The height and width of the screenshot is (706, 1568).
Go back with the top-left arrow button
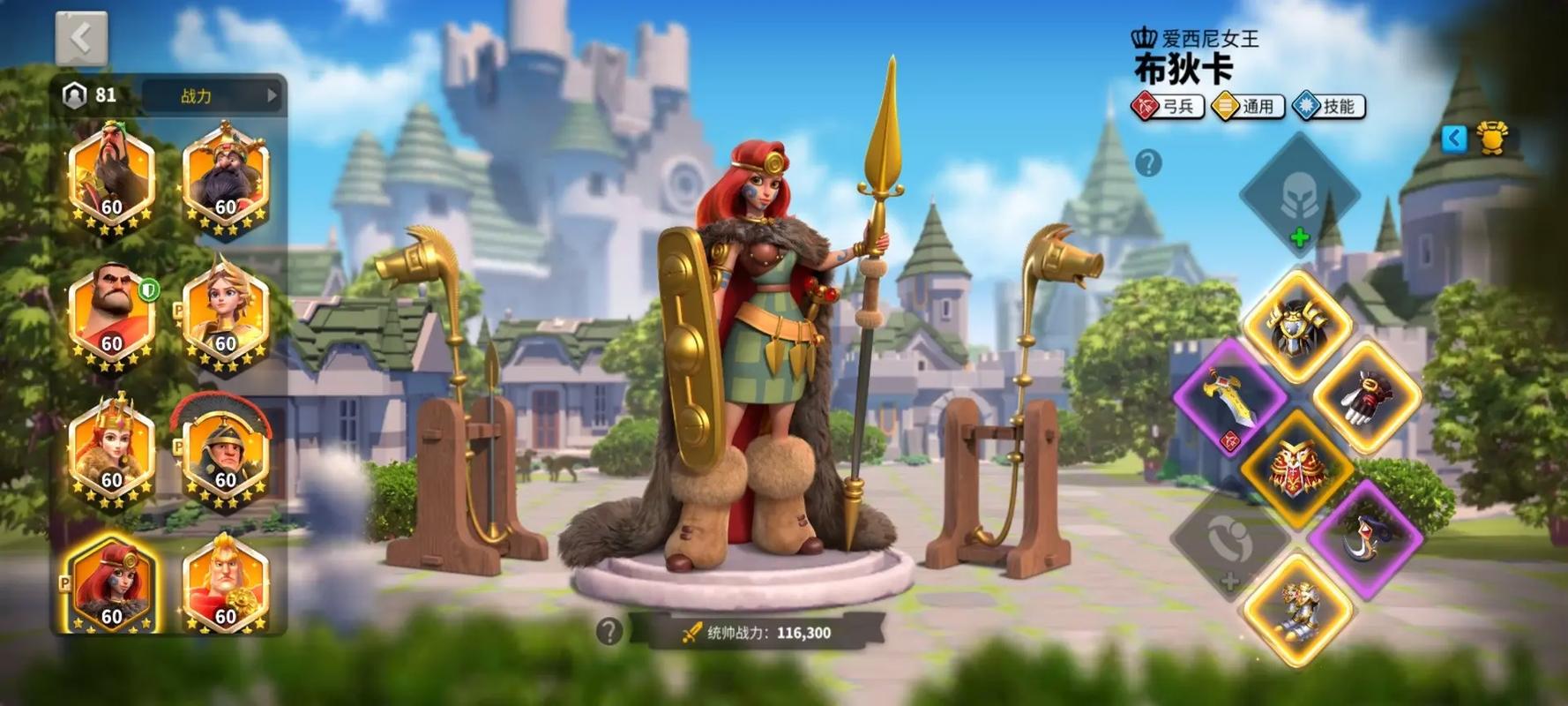click(x=81, y=39)
